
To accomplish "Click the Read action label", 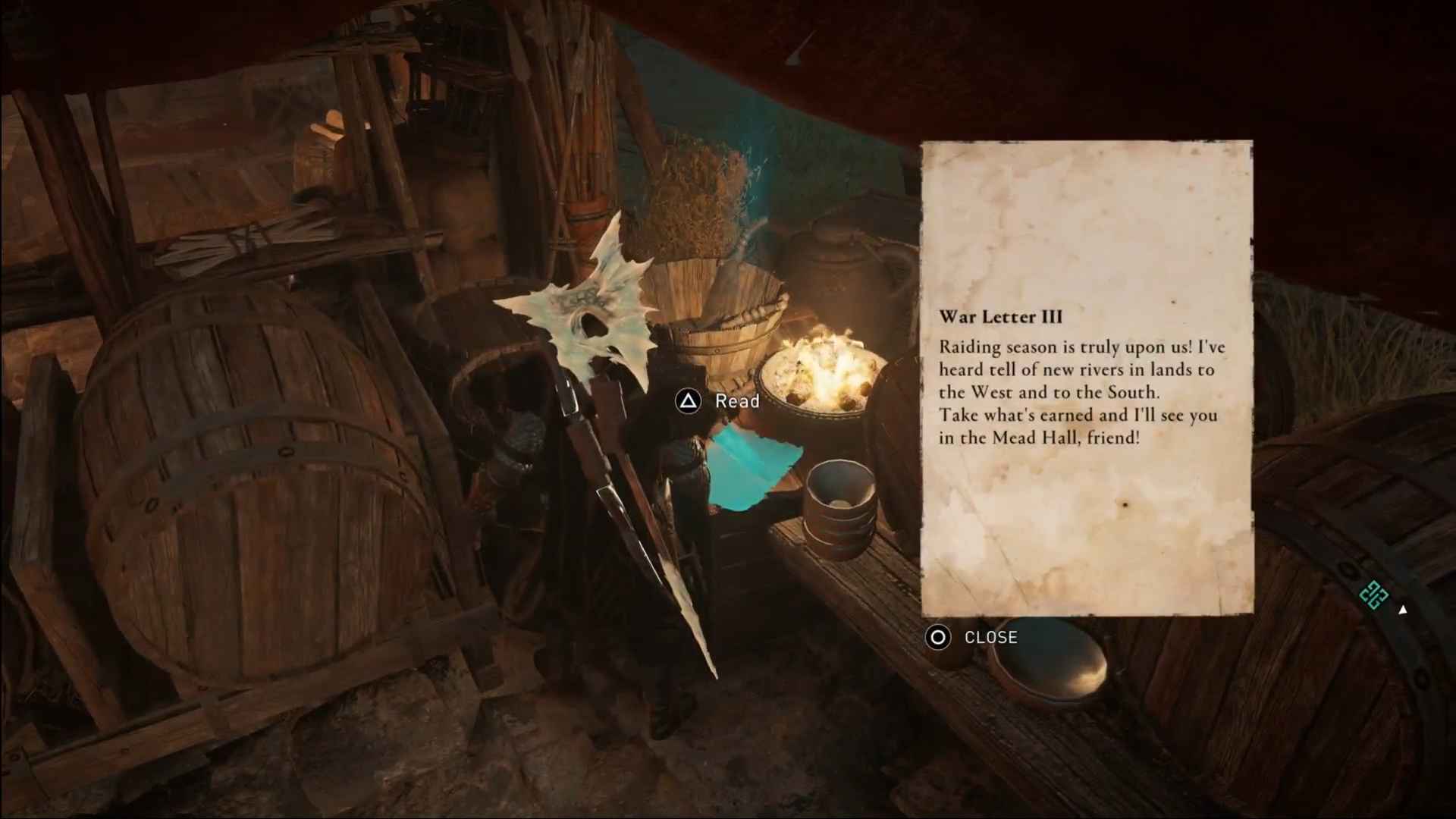I will click(736, 400).
